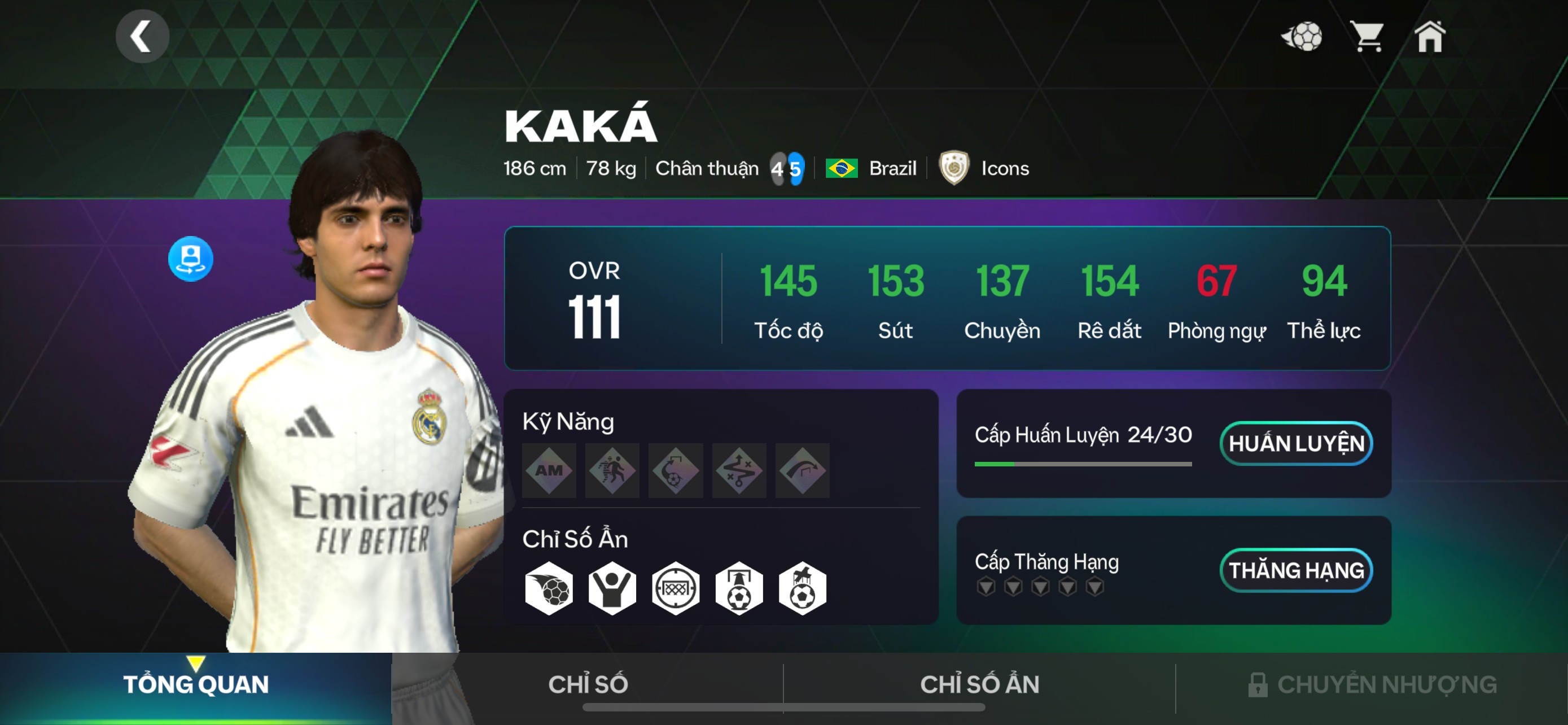Tap the flaming ball hidden stat icon

pyautogui.click(x=549, y=588)
